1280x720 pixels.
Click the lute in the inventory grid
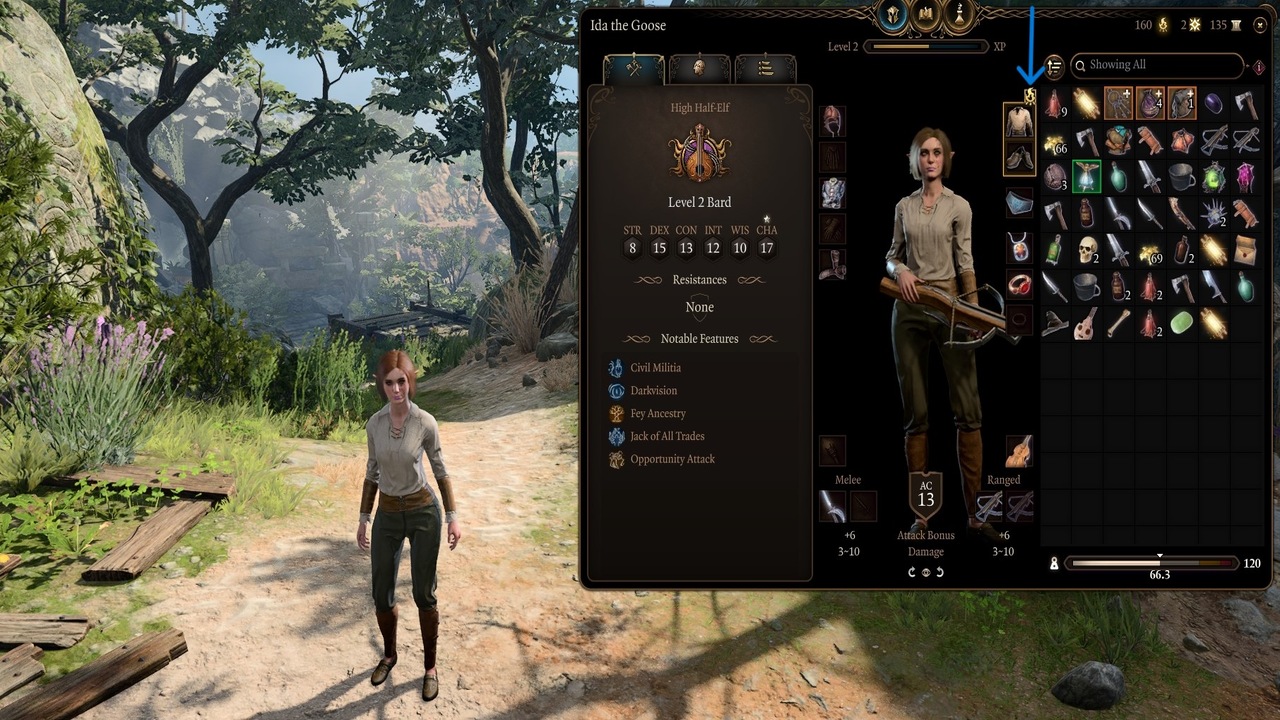tap(1086, 323)
